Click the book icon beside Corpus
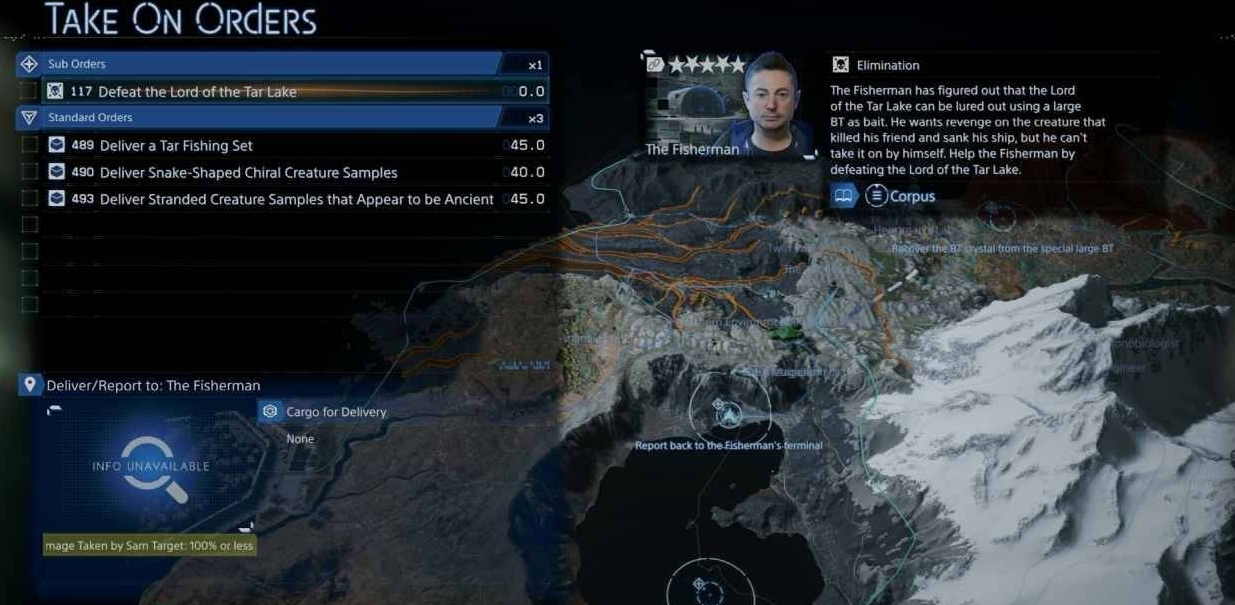This screenshot has height=605, width=1235. 844,197
